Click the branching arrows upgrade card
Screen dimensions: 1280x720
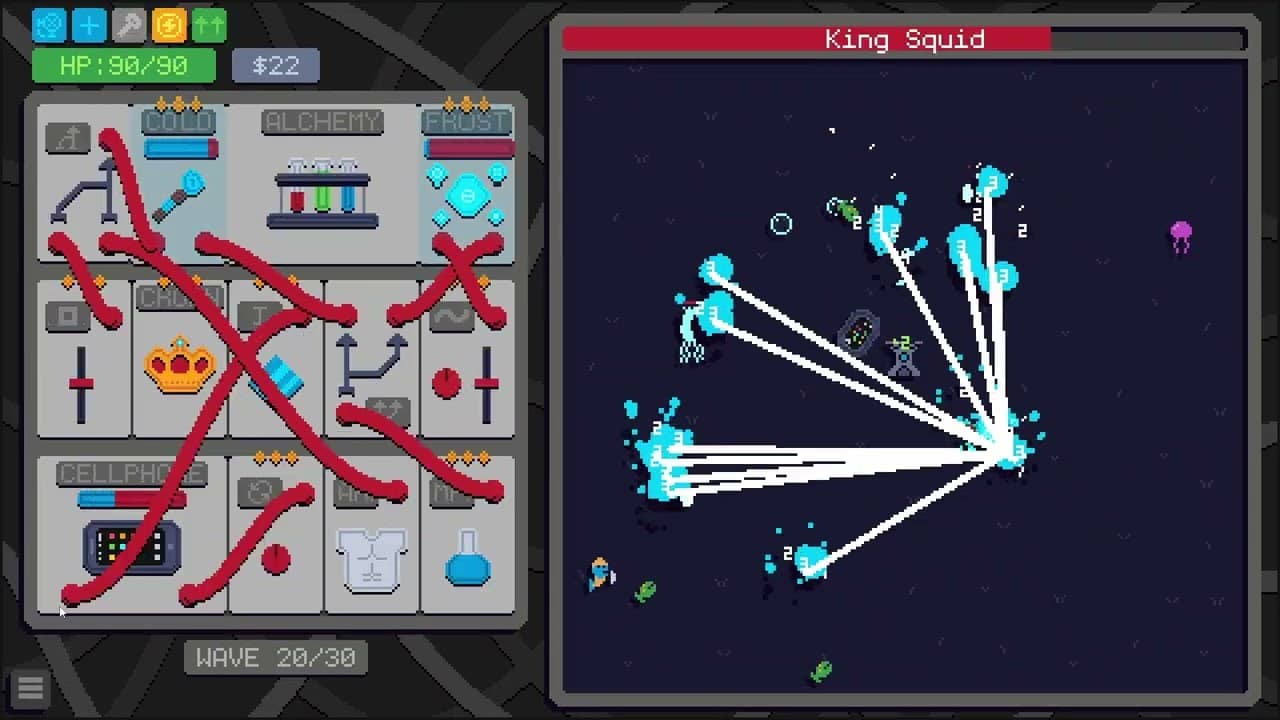click(x=371, y=365)
